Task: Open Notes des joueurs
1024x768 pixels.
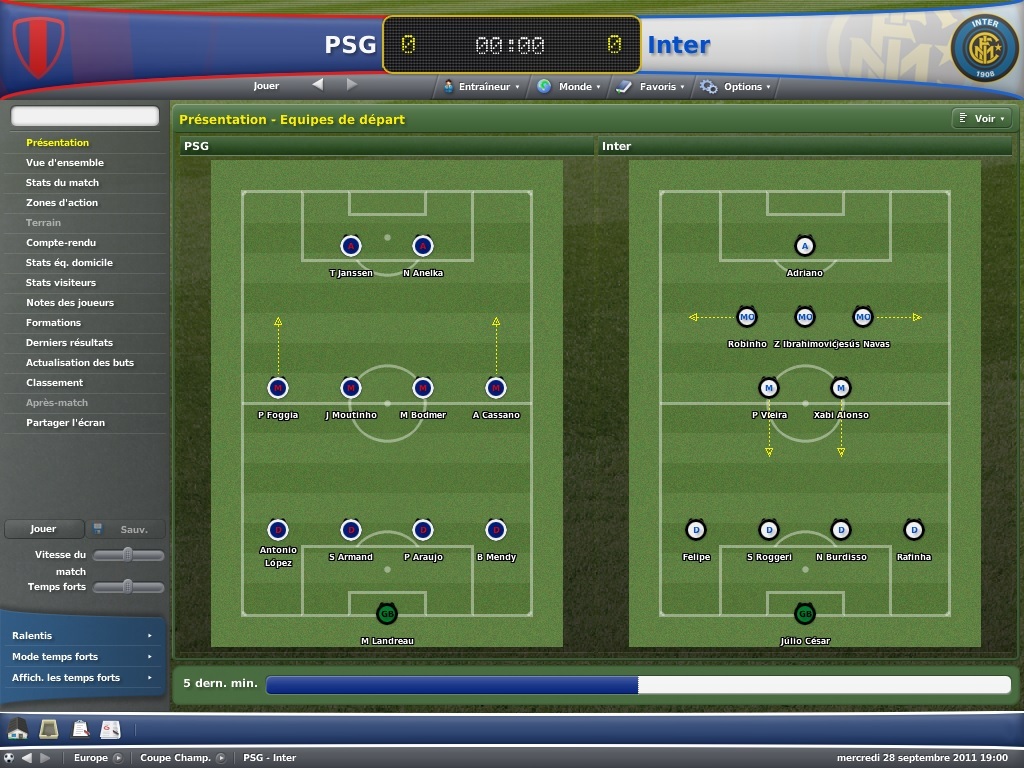Action: click(x=70, y=303)
